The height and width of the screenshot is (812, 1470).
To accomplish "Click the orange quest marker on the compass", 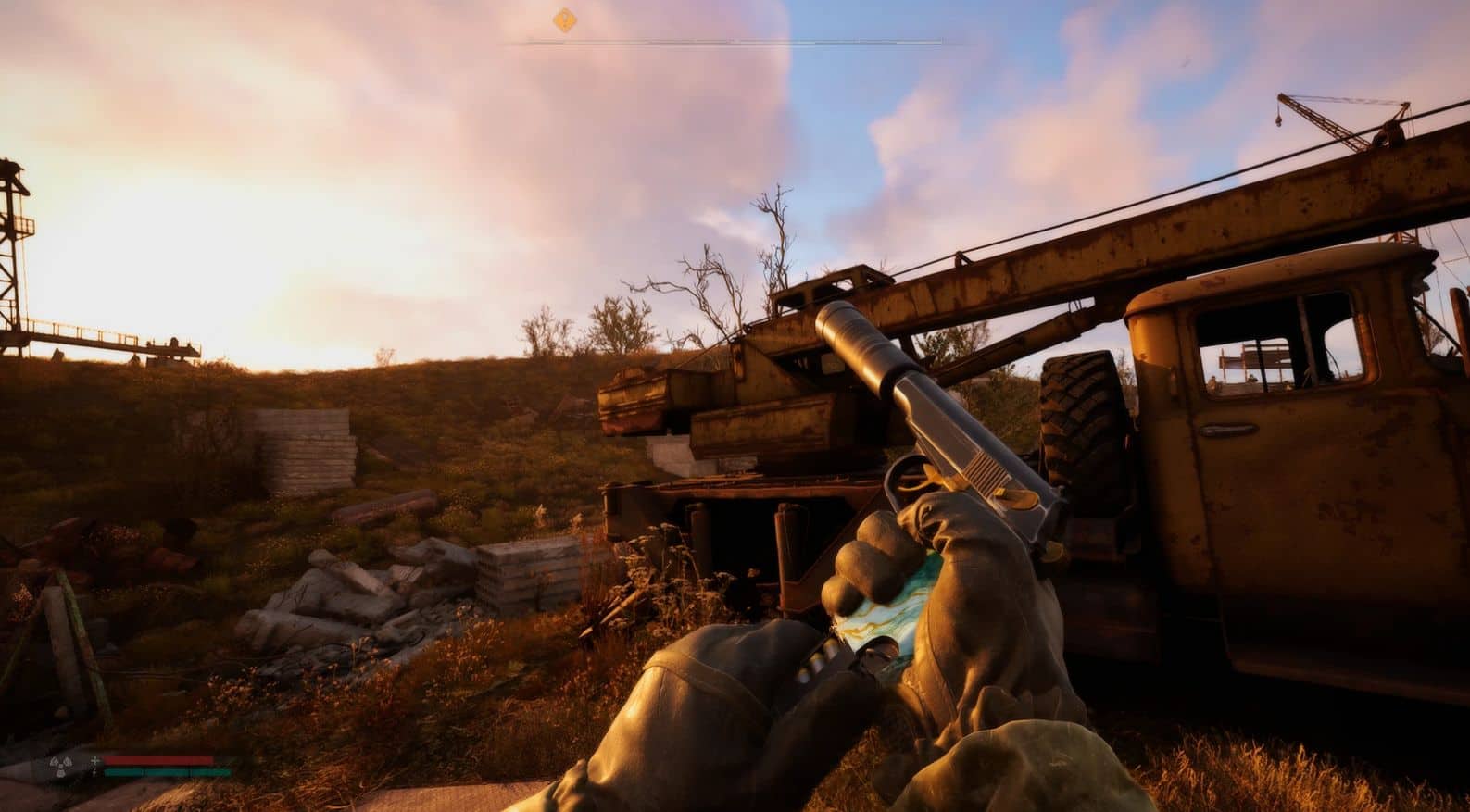I will click(x=564, y=19).
